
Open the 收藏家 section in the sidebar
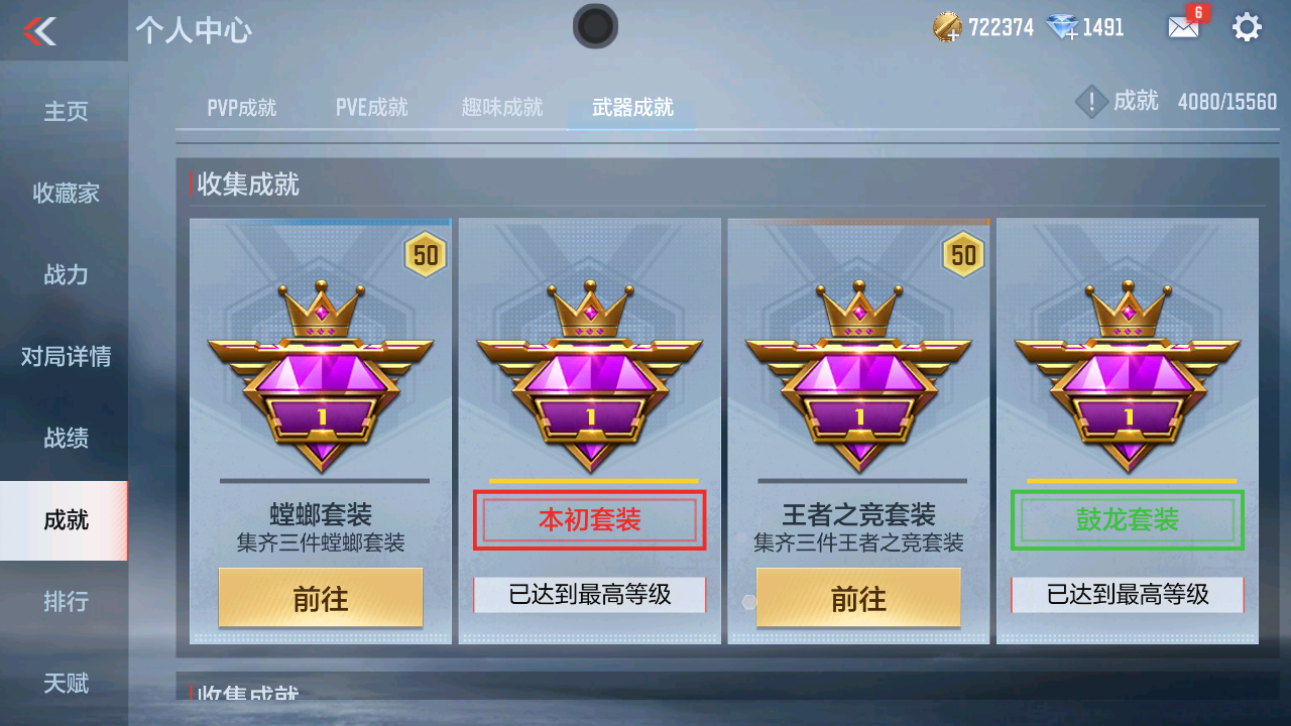(64, 193)
